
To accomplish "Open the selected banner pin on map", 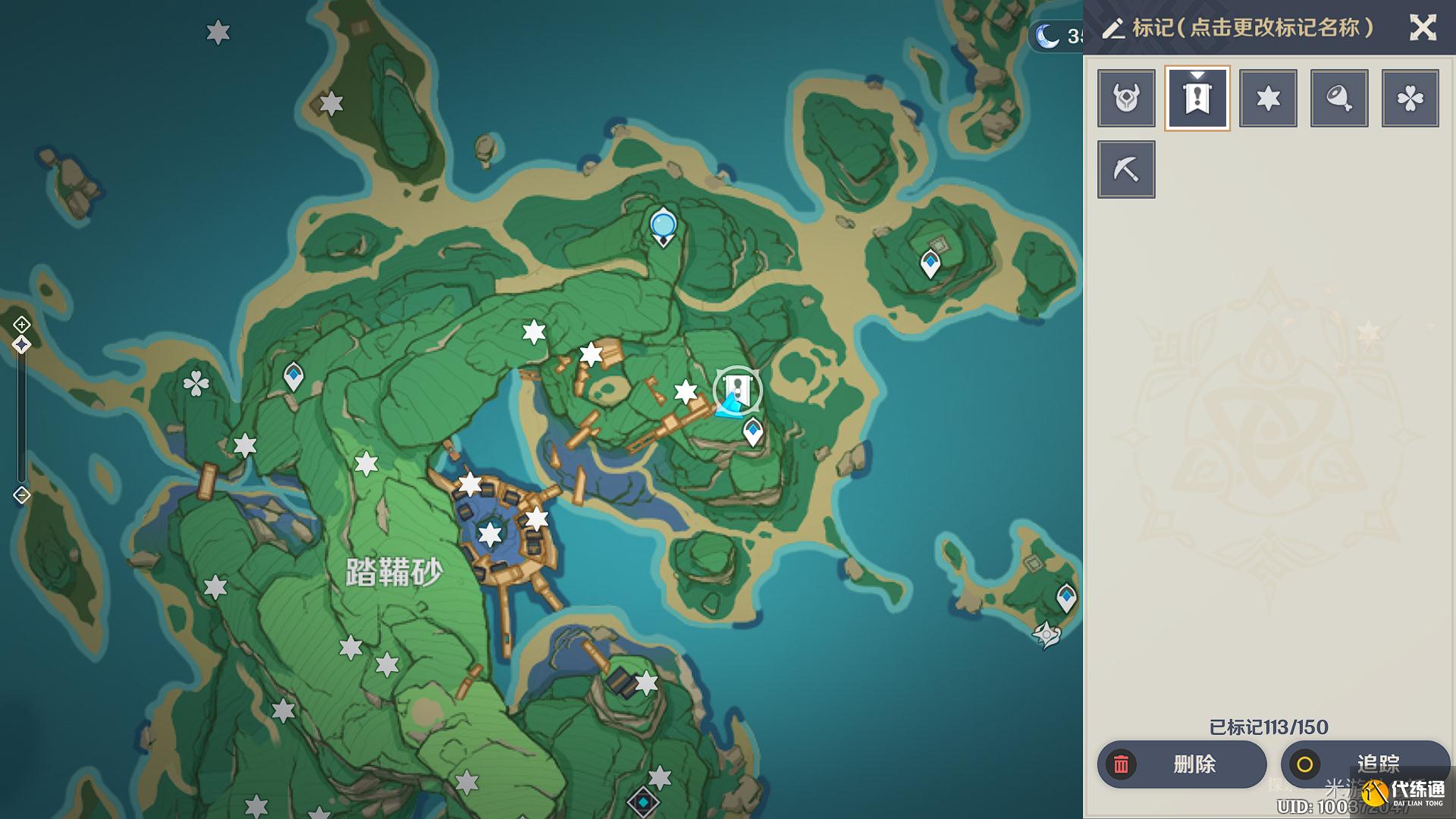I will click(737, 390).
